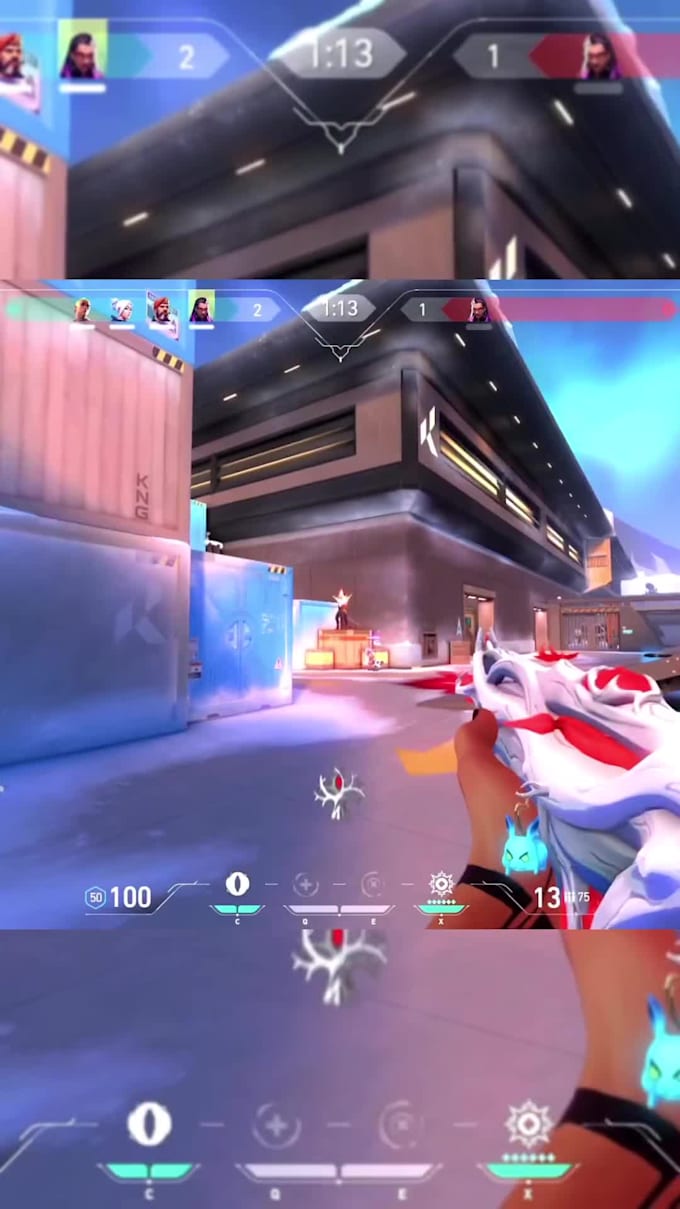The image size is (680, 1209).
Task: Click the small Leer eye icon beside the 100 health
Action: click(237, 884)
